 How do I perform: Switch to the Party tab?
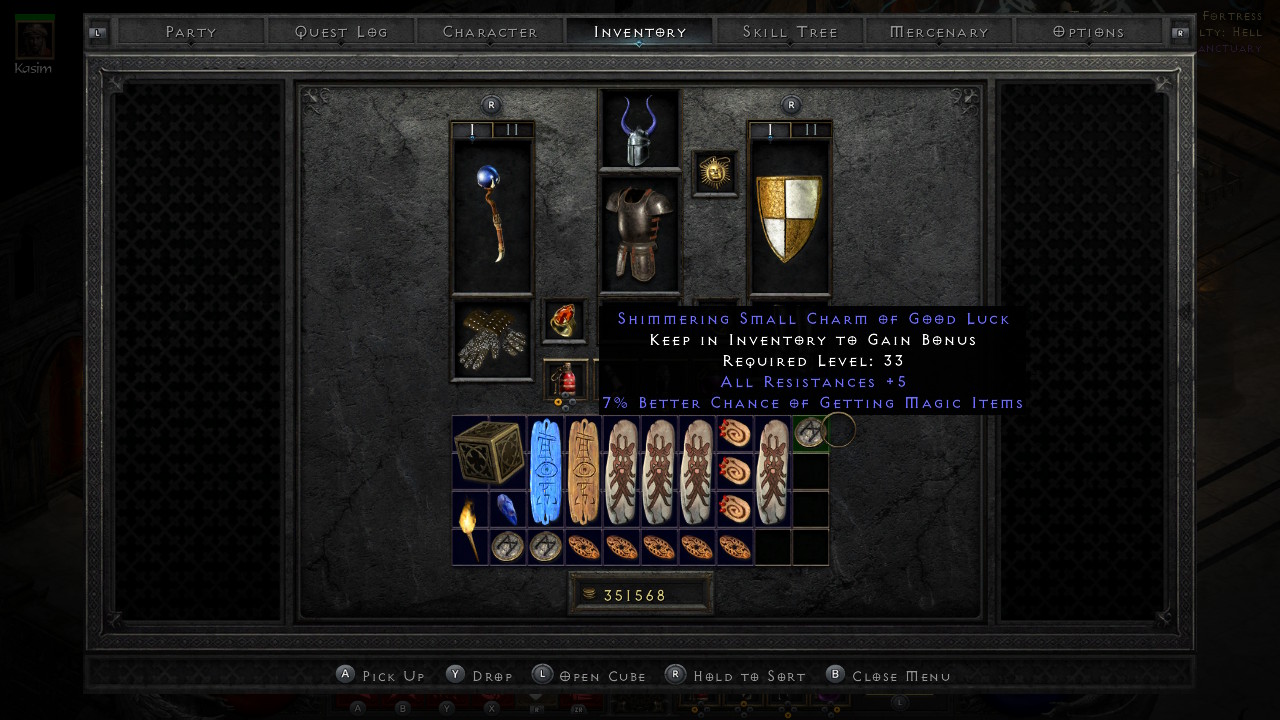pos(191,32)
